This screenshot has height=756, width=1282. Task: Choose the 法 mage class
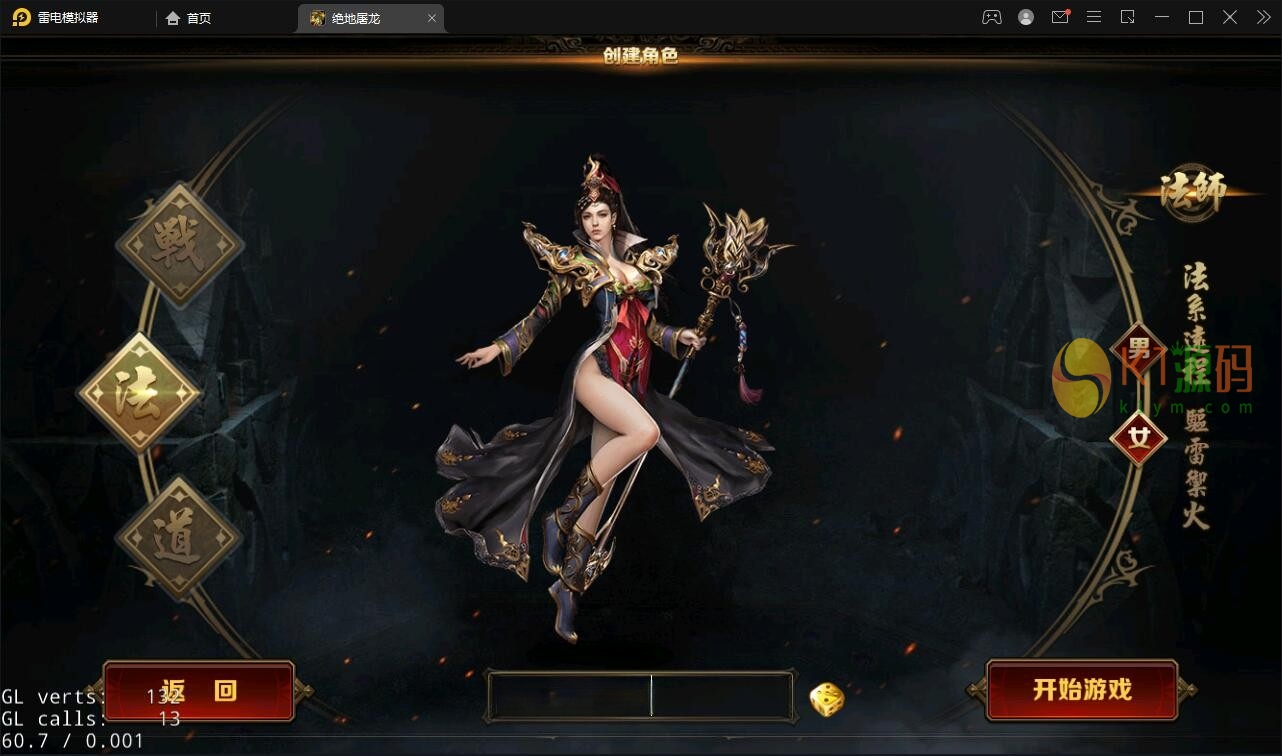point(139,393)
